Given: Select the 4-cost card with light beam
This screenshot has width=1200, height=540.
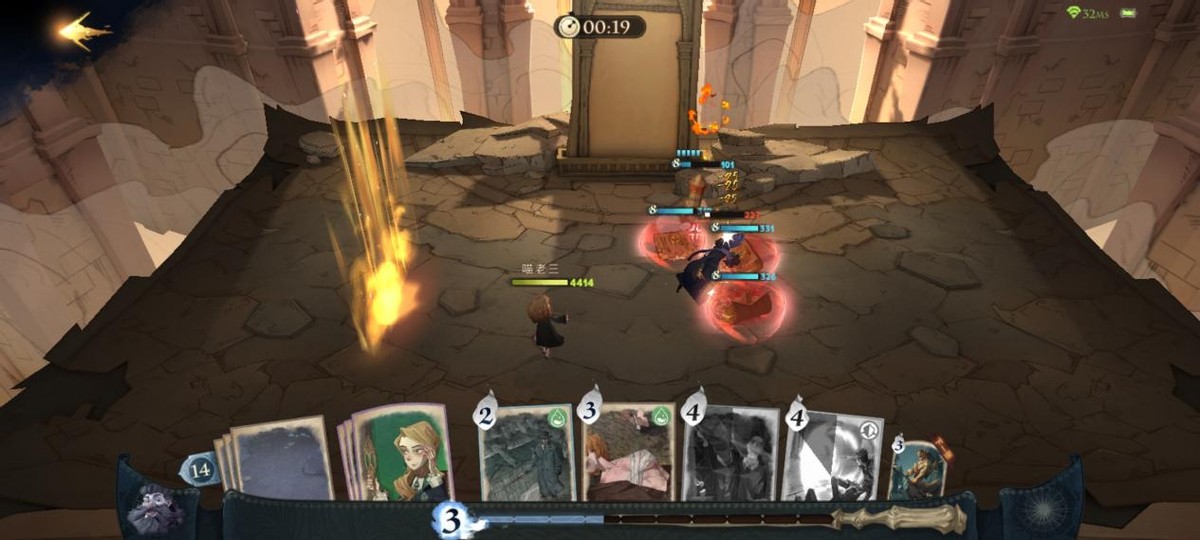Looking at the screenshot, I should 832,455.
